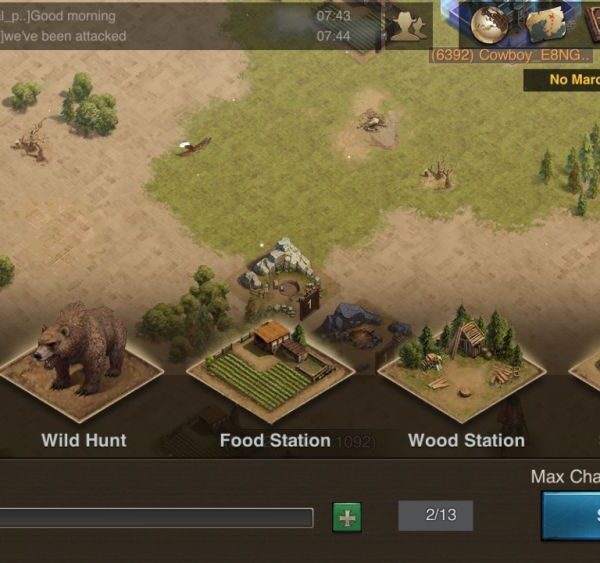
Task: Click the blue button under Max Cha
Action: 572,515
